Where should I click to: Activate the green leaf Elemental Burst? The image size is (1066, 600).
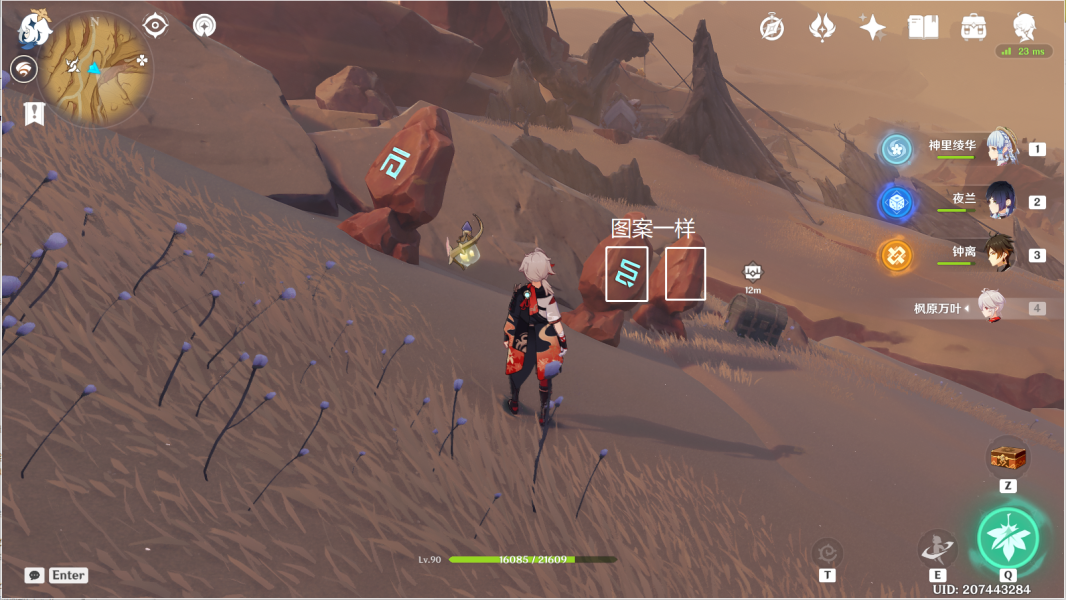point(1008,538)
